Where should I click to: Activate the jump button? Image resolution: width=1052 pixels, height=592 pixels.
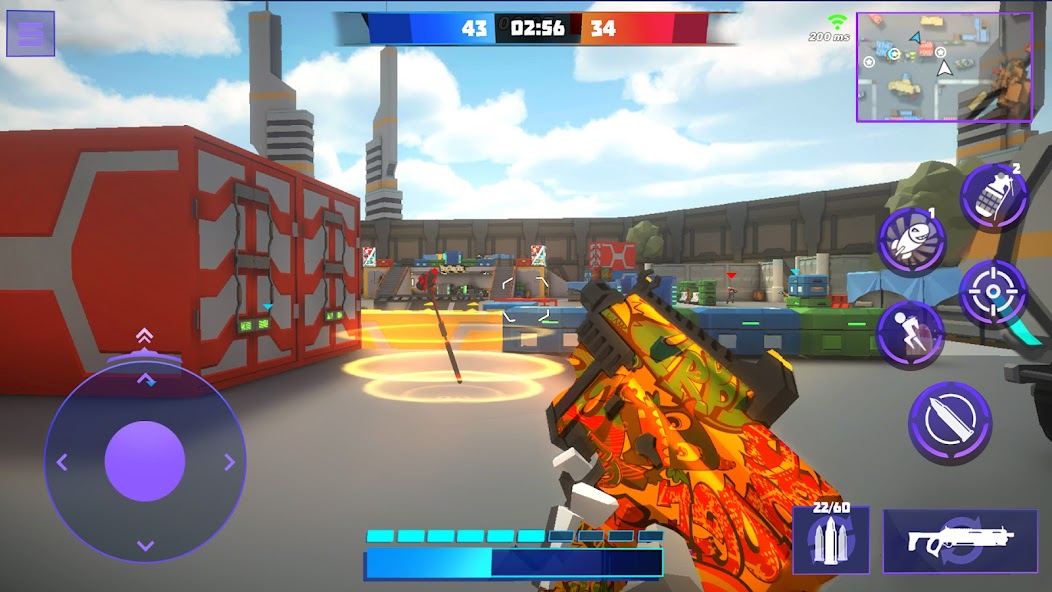click(910, 334)
